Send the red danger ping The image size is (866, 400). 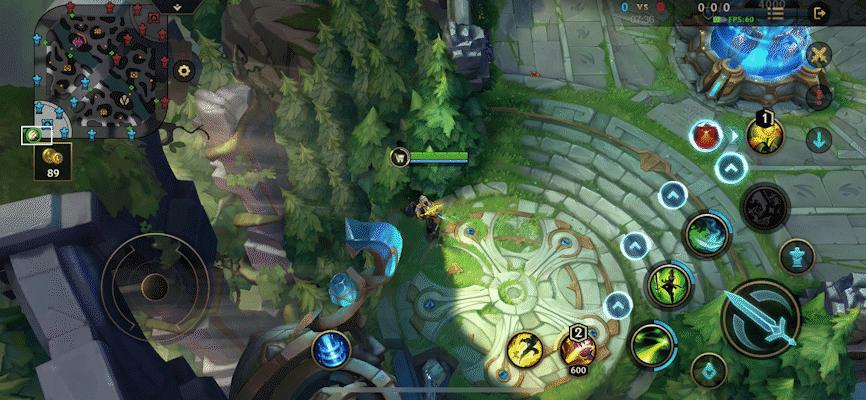[819, 97]
